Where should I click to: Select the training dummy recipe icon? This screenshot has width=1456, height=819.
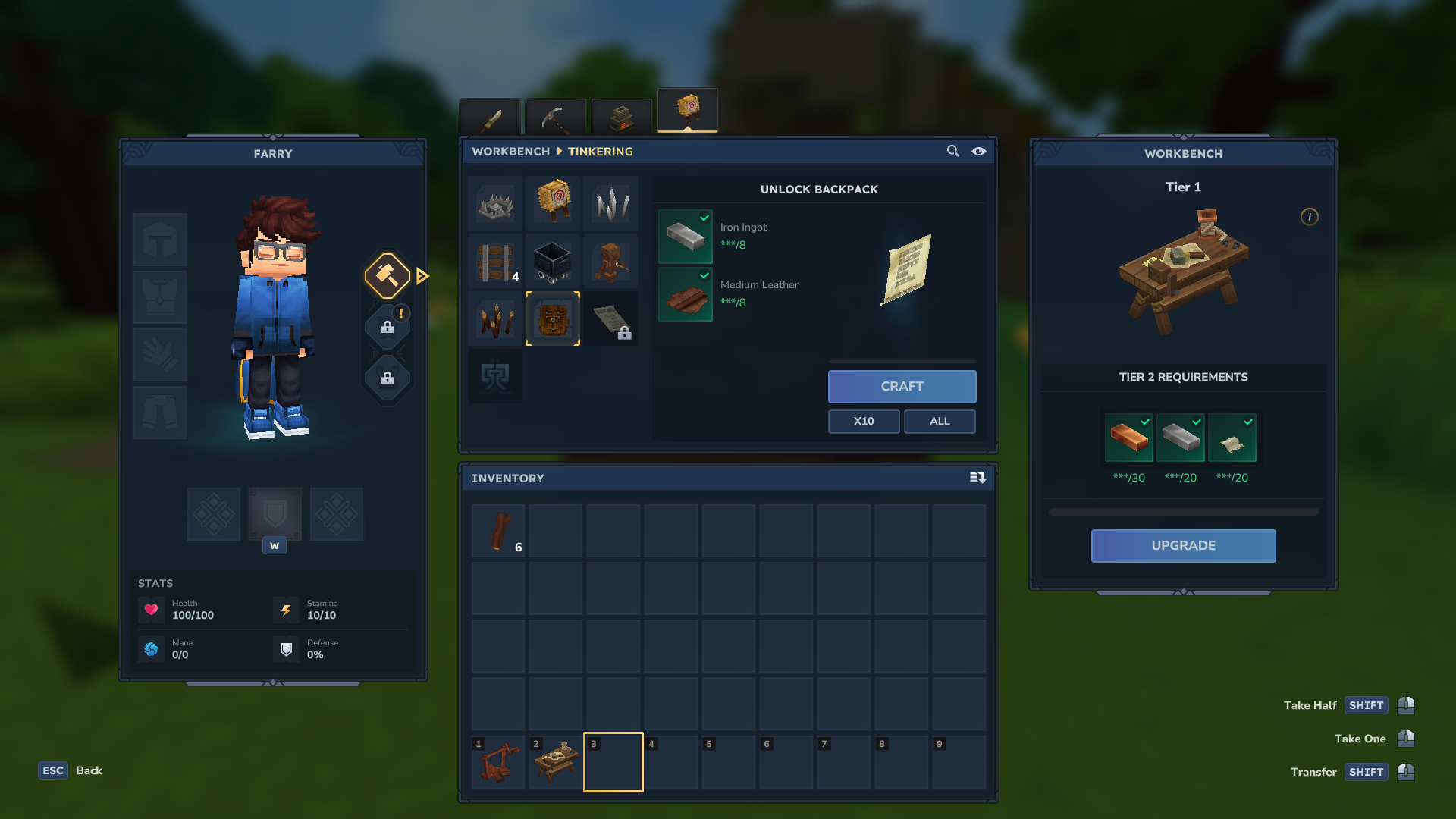point(552,202)
